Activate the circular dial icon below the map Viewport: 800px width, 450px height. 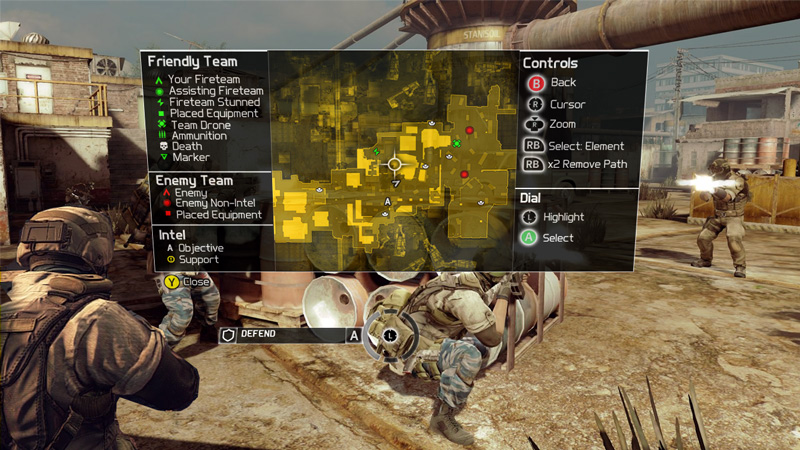pos(388,335)
